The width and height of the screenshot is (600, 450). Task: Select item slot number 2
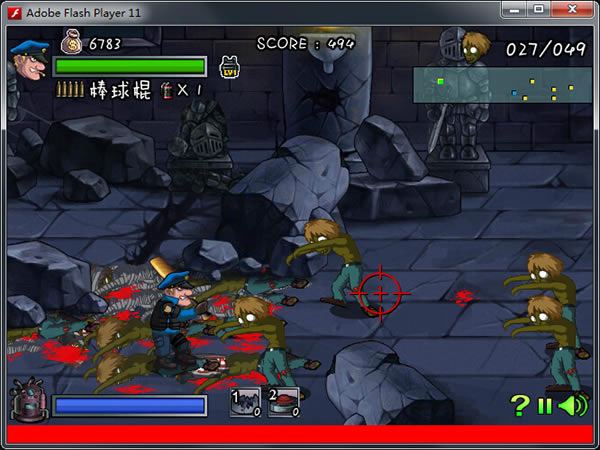pyautogui.click(x=283, y=402)
